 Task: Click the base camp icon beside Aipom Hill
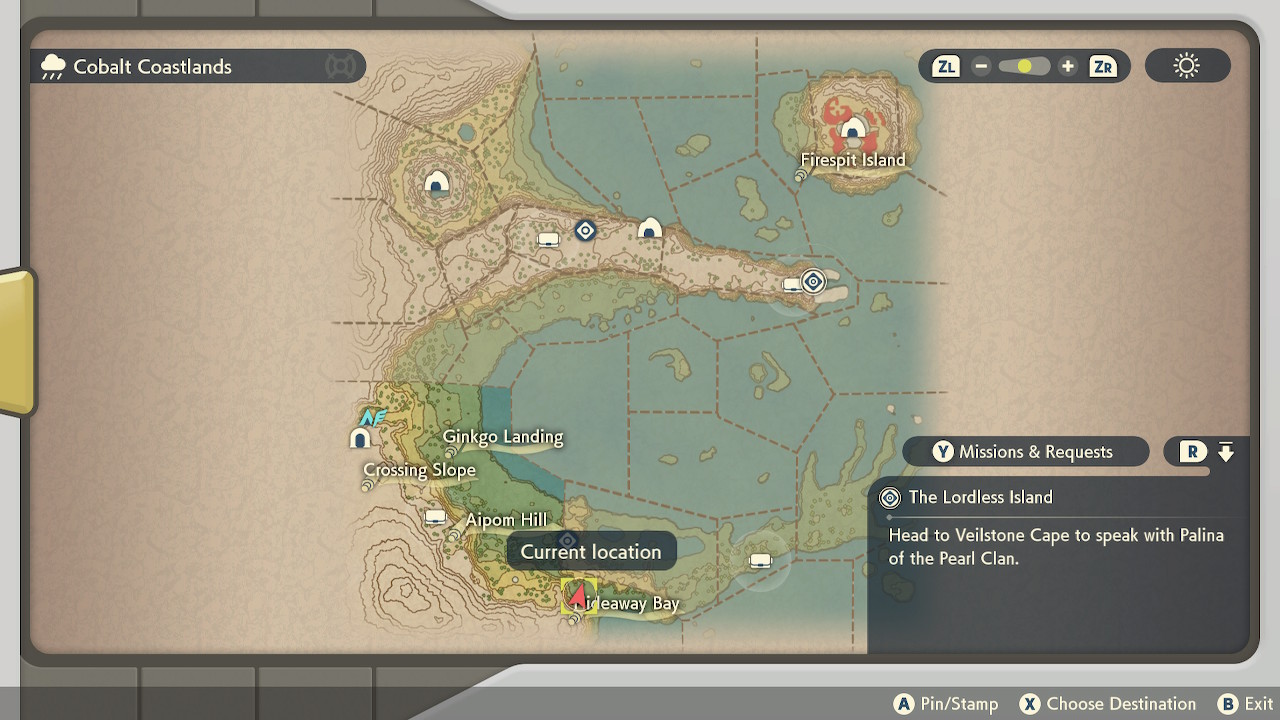[x=434, y=518]
